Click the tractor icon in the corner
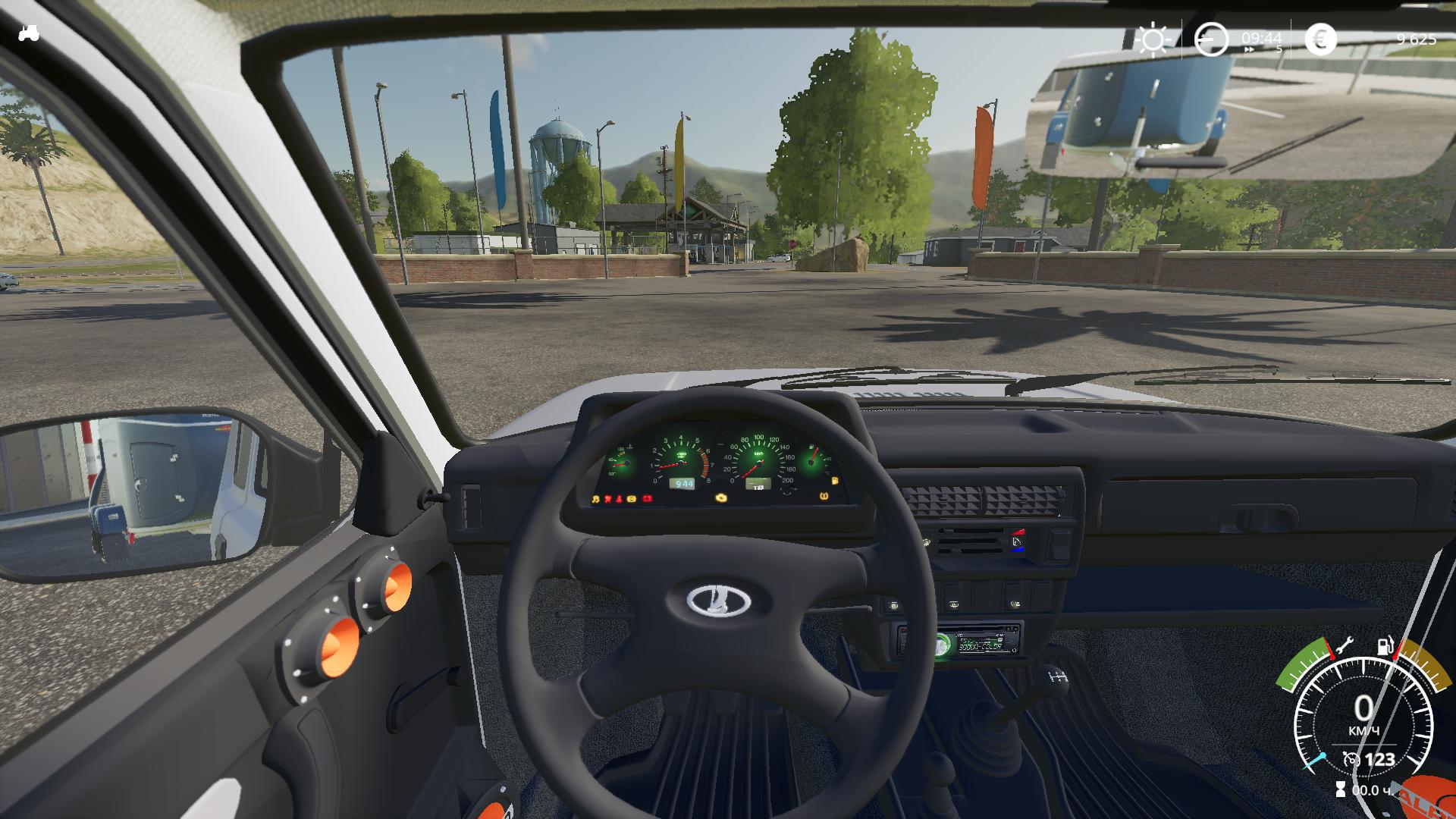Viewport: 1456px width, 819px height. 29,33
